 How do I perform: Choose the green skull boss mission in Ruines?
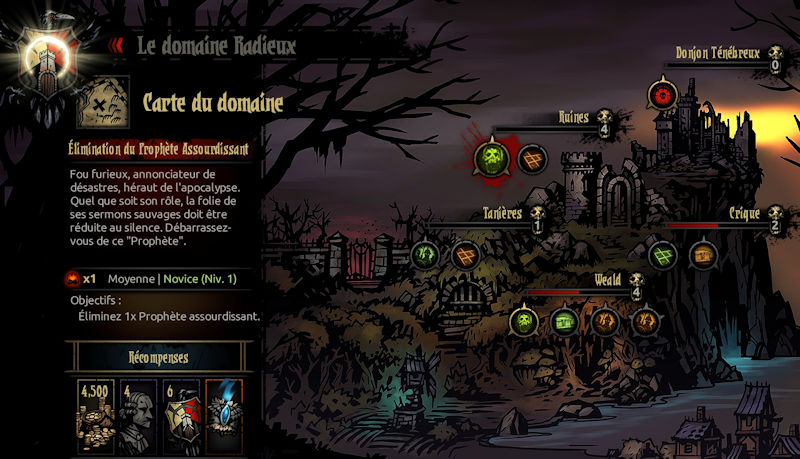pos(489,157)
